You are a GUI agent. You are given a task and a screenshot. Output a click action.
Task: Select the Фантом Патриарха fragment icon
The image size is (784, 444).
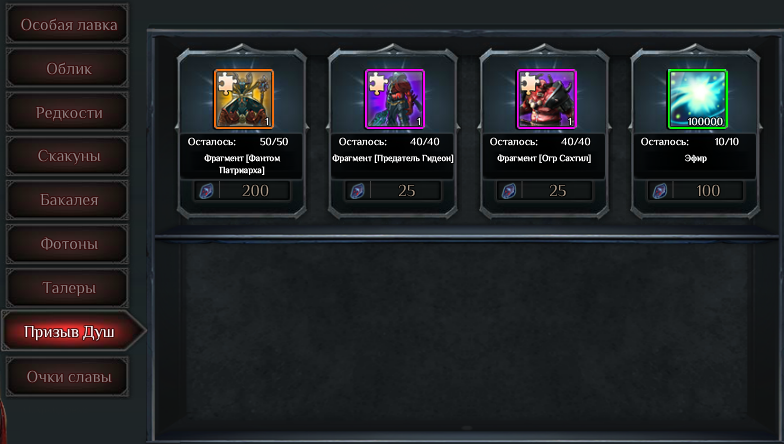[x=243, y=99]
